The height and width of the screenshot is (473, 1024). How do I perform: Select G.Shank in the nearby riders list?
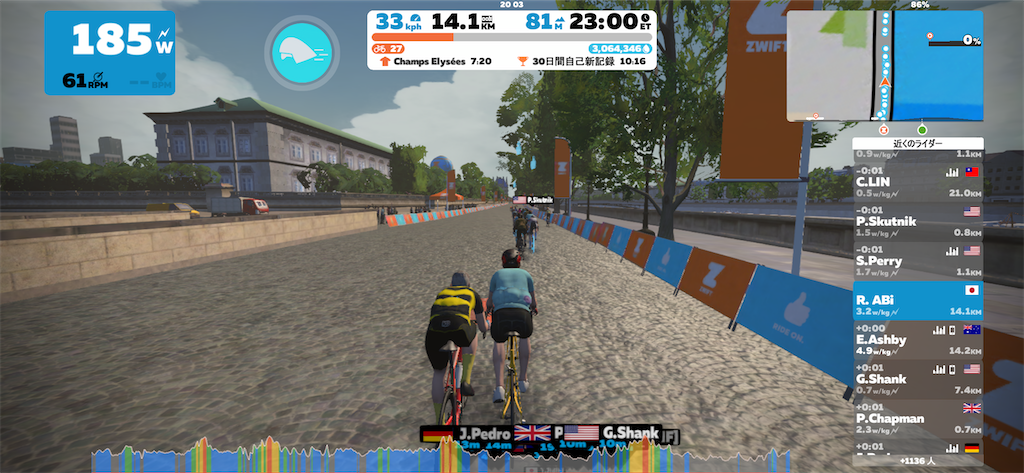pos(917,377)
